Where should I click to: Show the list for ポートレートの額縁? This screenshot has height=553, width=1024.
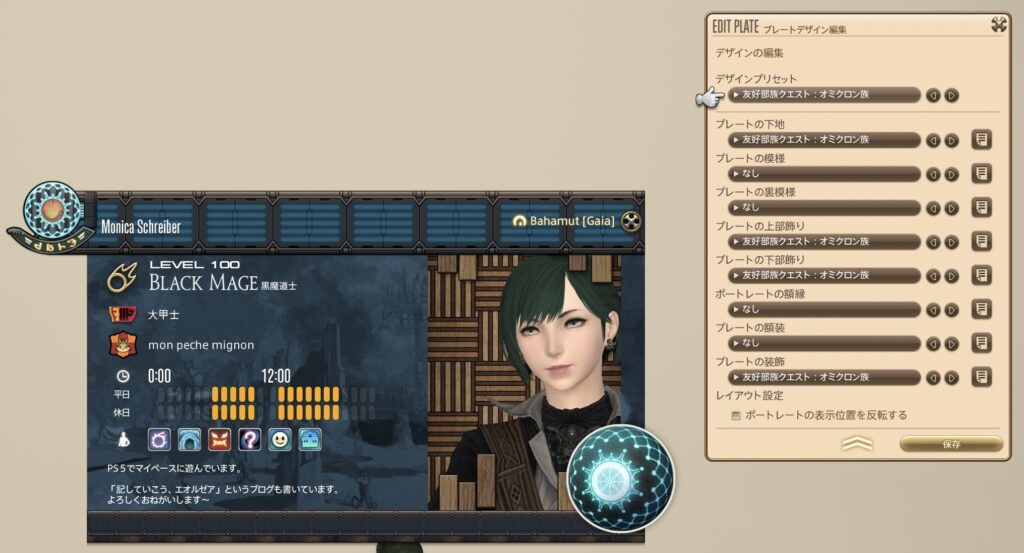pos(982,310)
